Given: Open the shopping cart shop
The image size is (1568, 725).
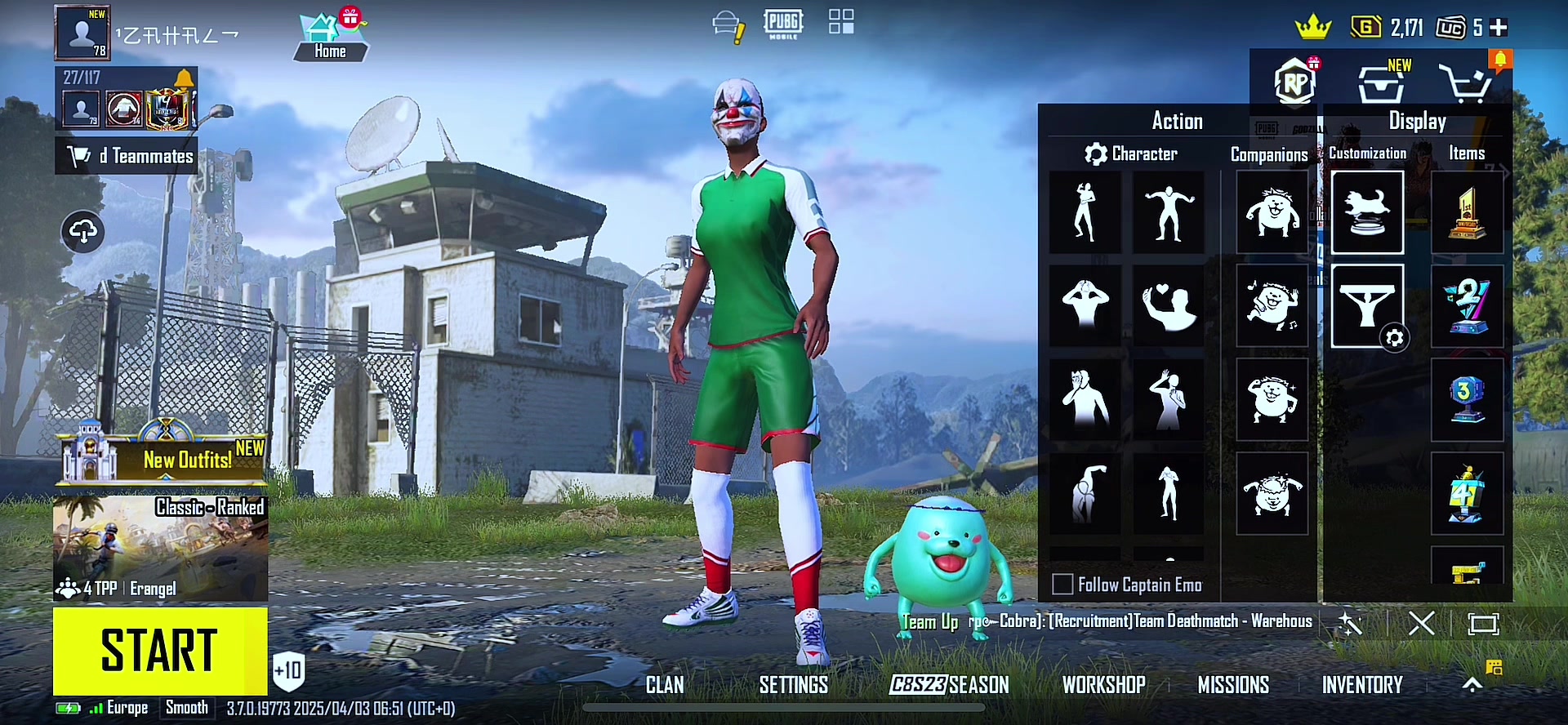Looking at the screenshot, I should tap(1465, 83).
